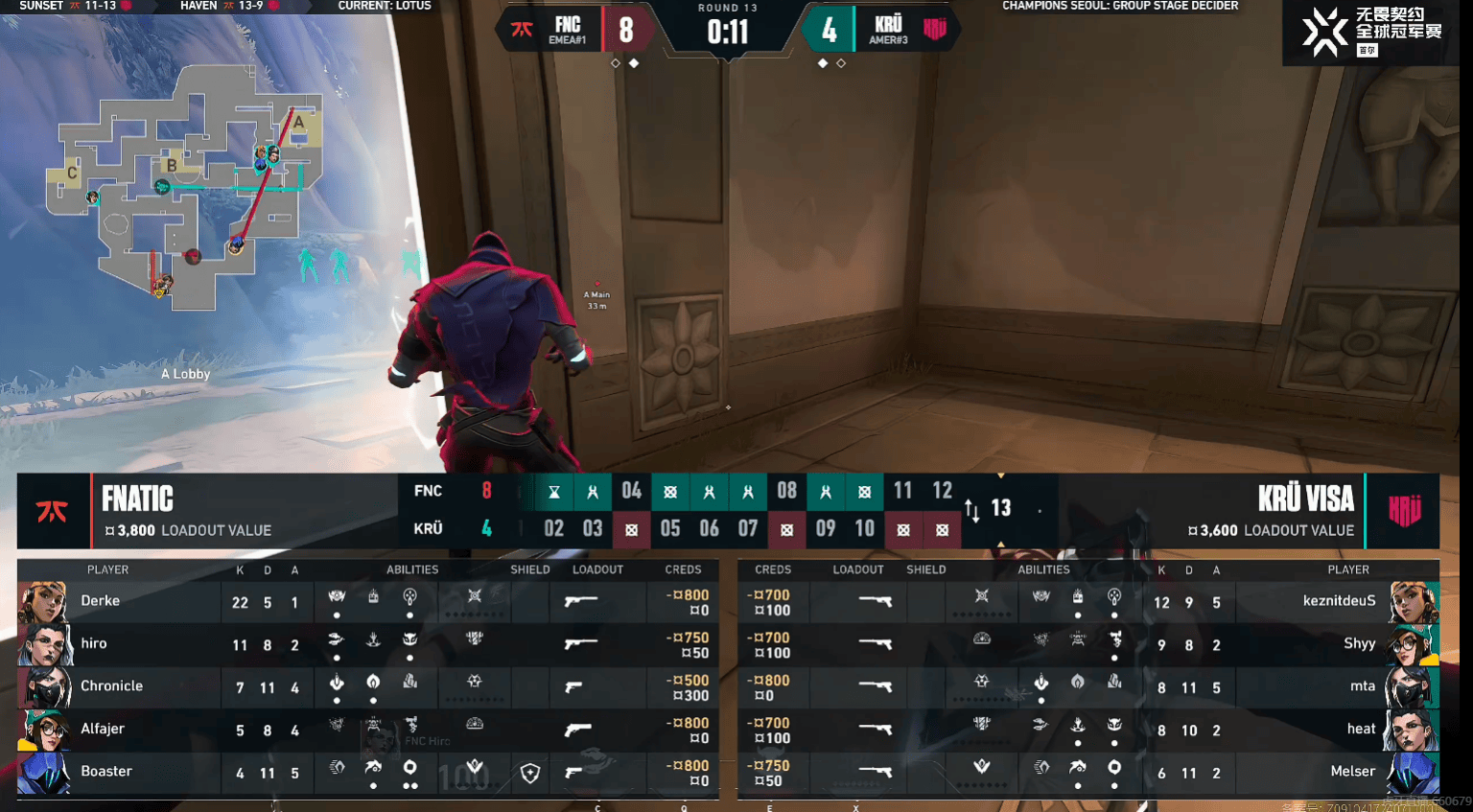Click the Fnatic logo beside the FNATIC name
The image size is (1473, 812).
53,511
